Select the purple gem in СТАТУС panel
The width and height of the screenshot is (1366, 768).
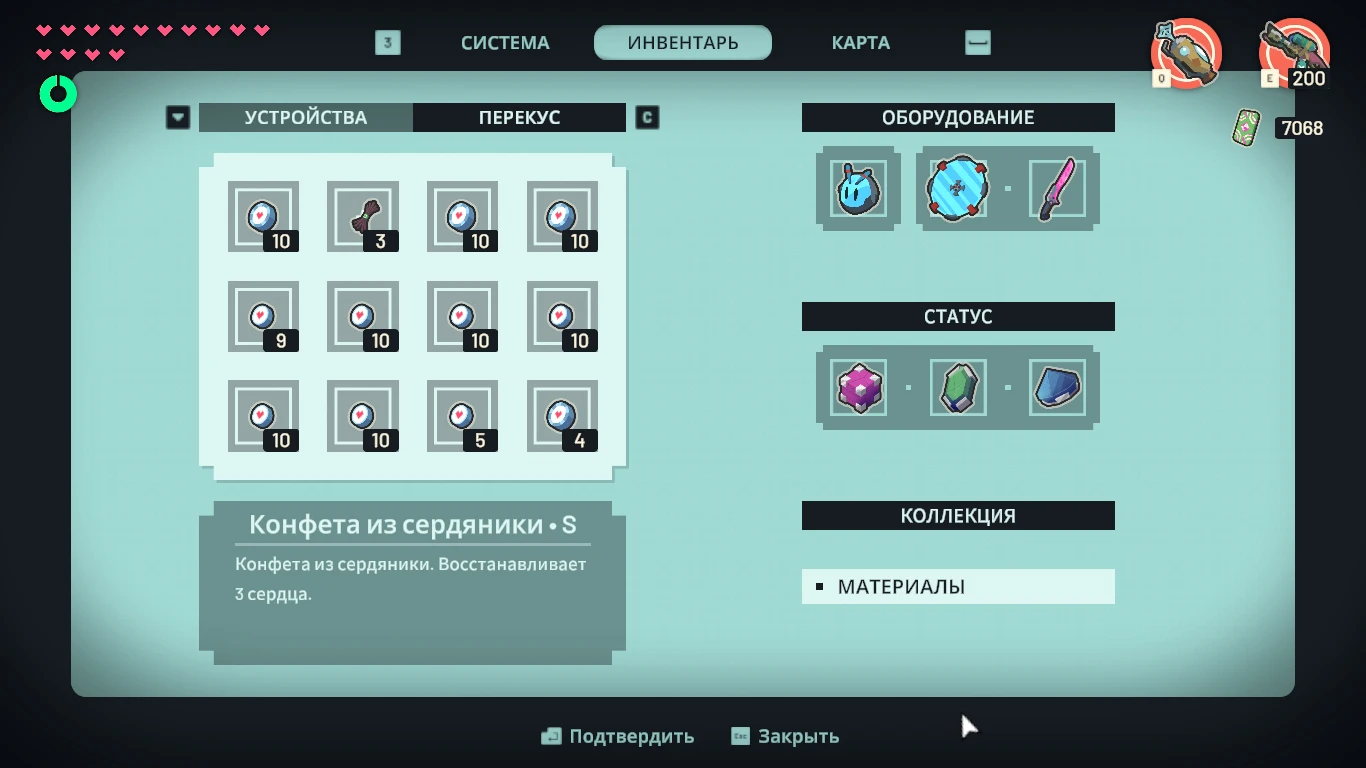[x=858, y=388]
